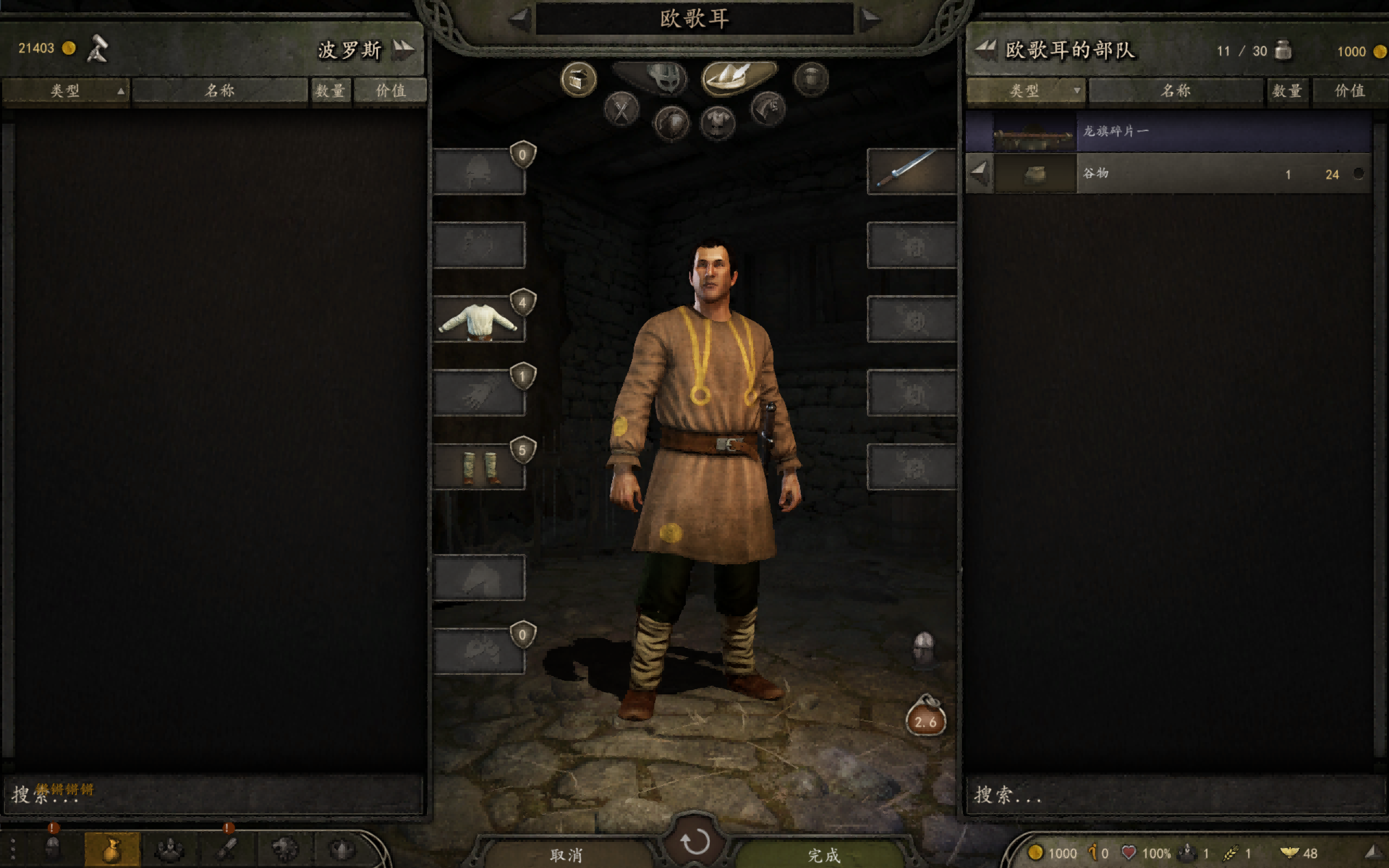
Task: Confirm with the 完成 done button
Action: point(823,855)
